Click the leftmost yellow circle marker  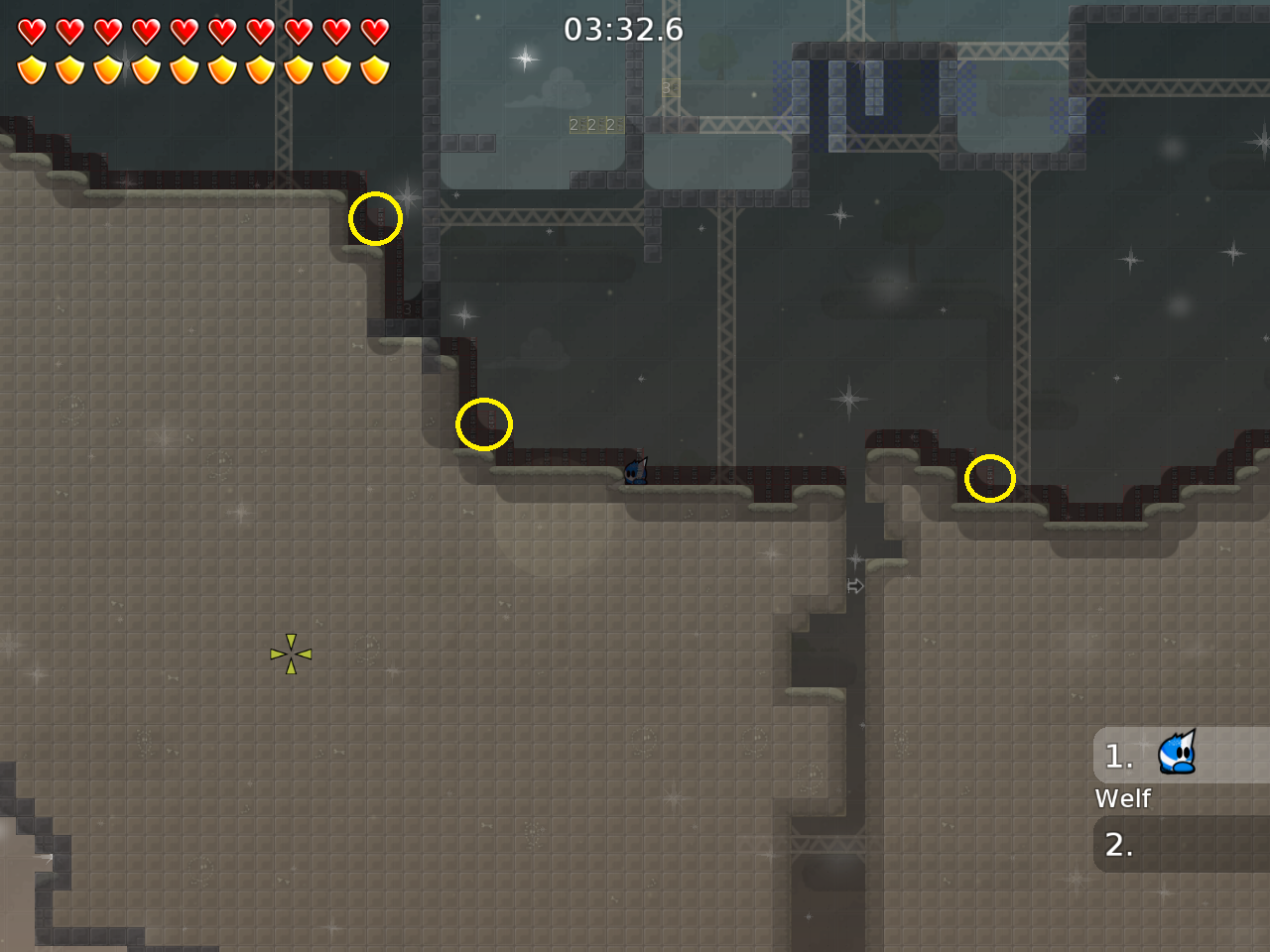(375, 220)
